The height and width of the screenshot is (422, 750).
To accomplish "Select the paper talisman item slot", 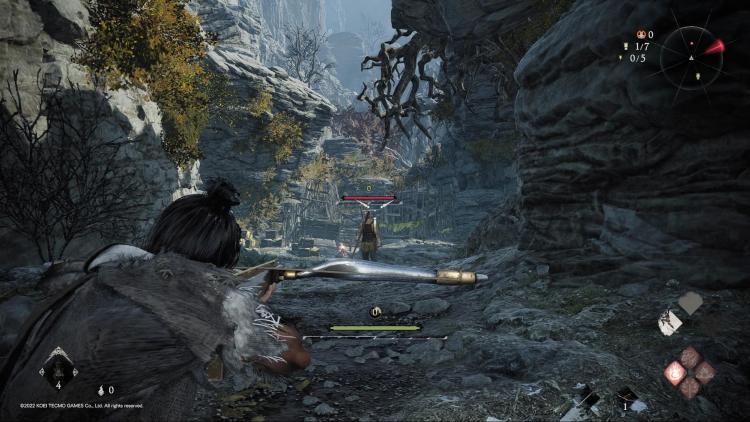I will pyautogui.click(x=670, y=322).
